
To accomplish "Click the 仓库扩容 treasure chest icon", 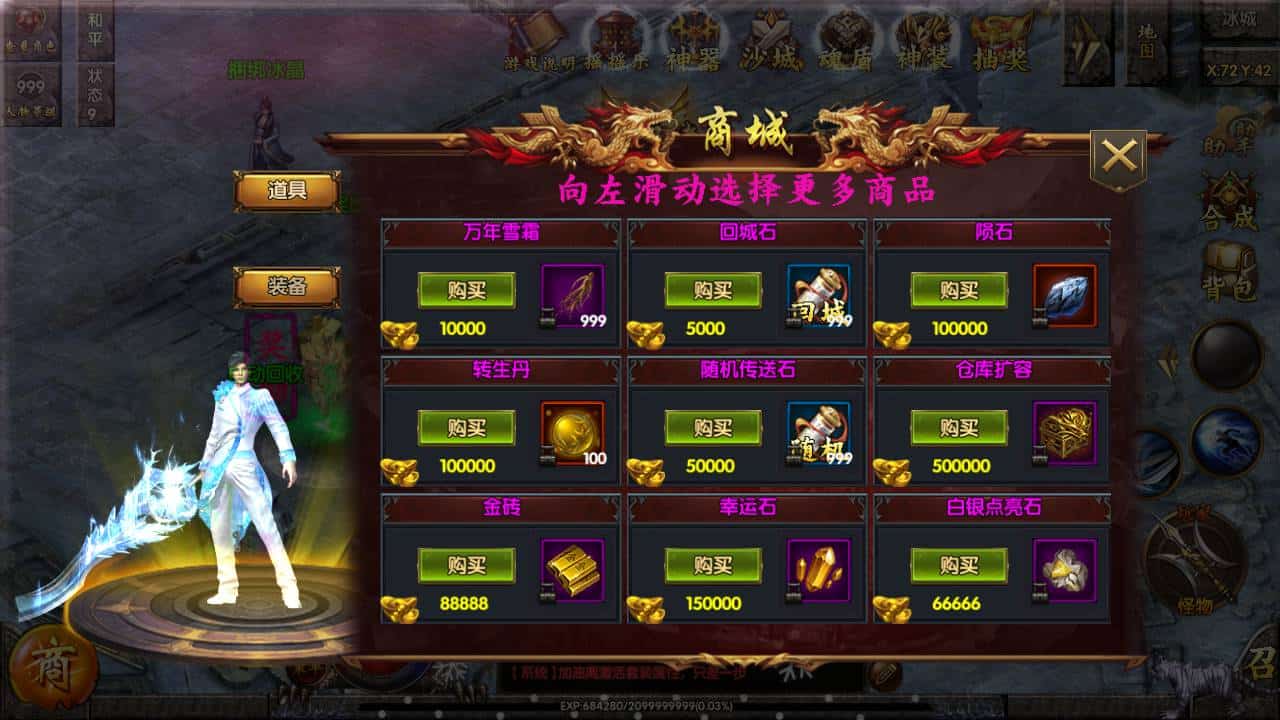I will click(1064, 433).
